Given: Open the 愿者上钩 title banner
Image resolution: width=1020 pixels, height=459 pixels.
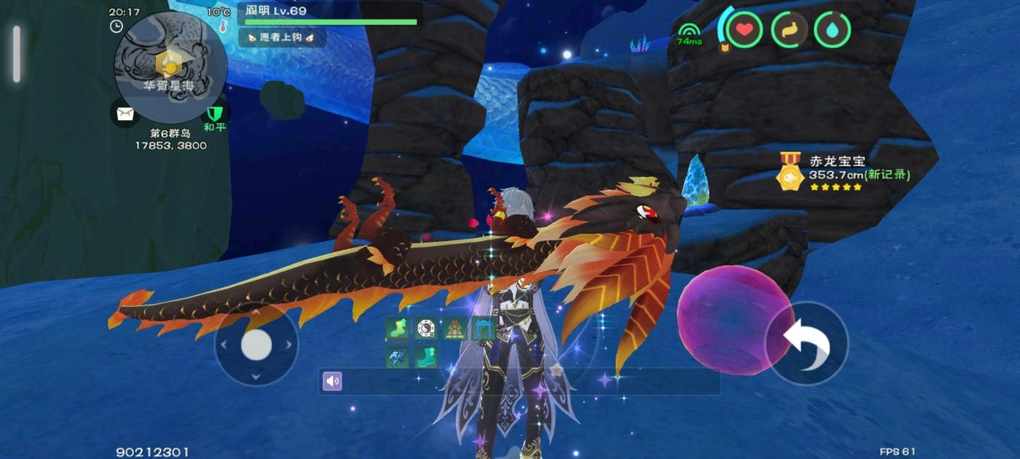Looking at the screenshot, I should [x=281, y=37].
